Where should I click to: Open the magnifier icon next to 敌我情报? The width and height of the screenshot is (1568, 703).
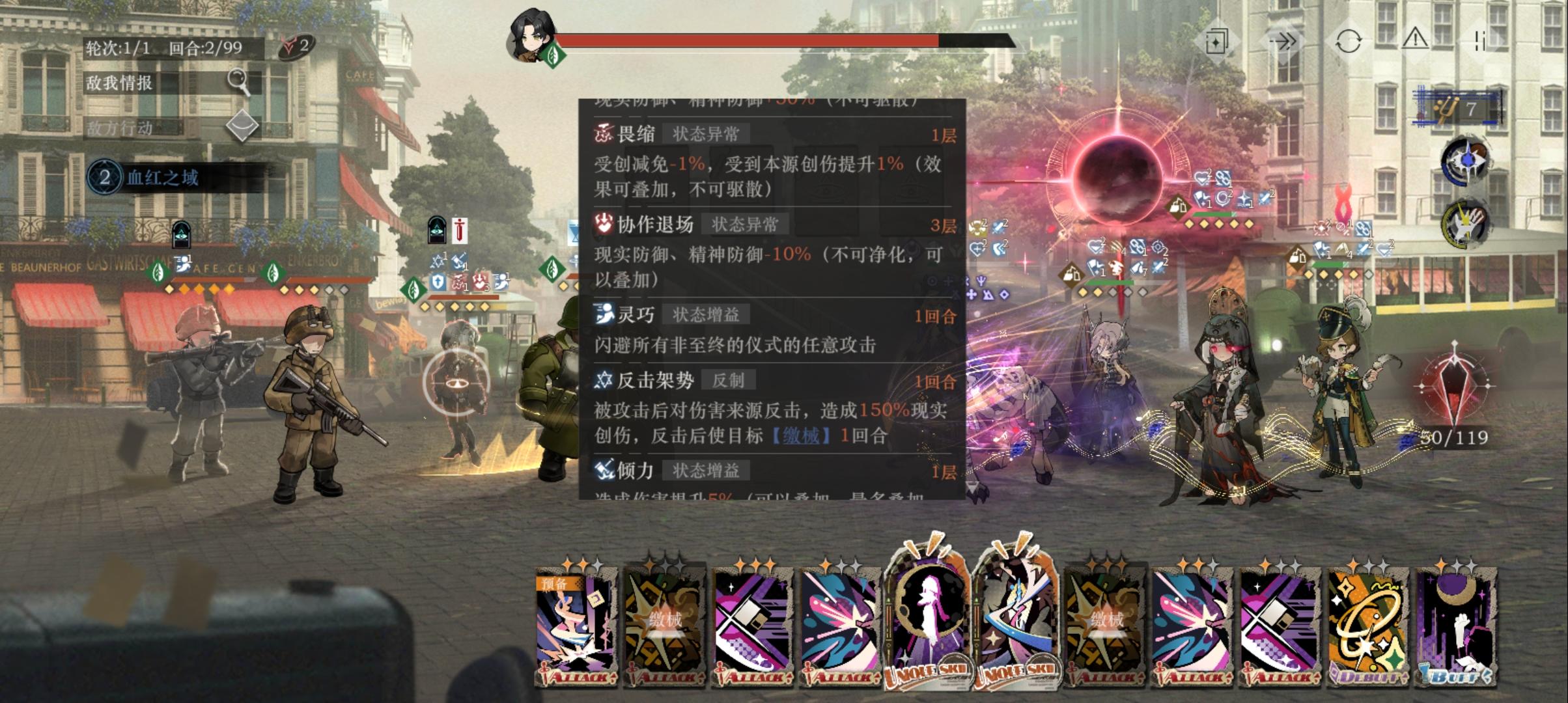(239, 83)
